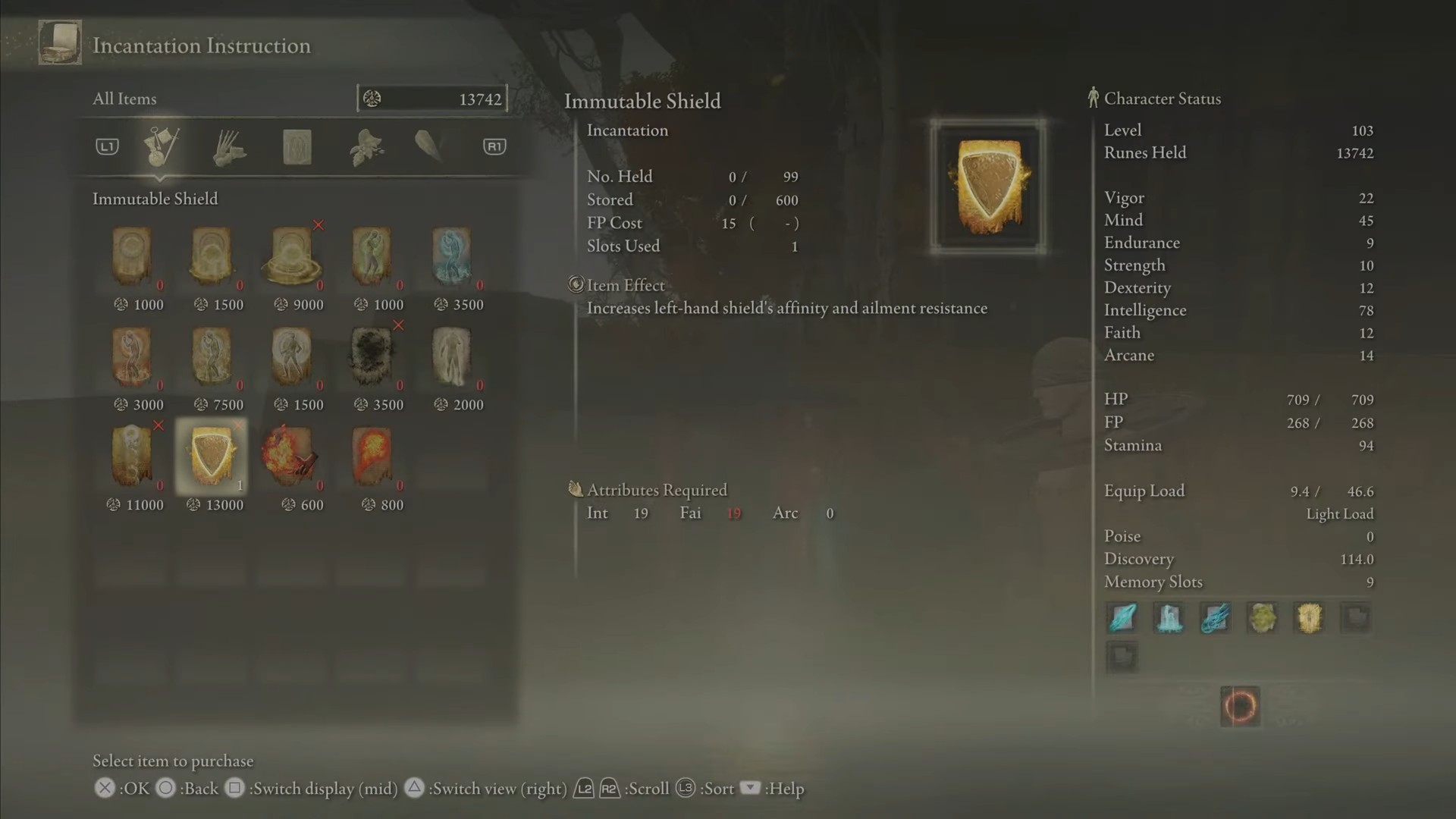Click the blue comet memorized sorcery icon
The image size is (1456, 819).
coord(1216,618)
